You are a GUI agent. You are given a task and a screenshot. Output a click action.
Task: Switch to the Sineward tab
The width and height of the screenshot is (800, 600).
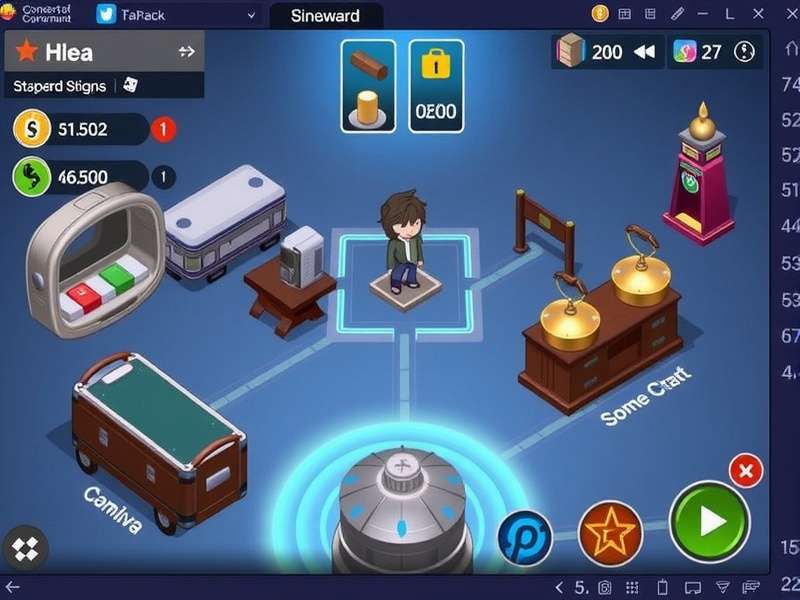tap(327, 15)
